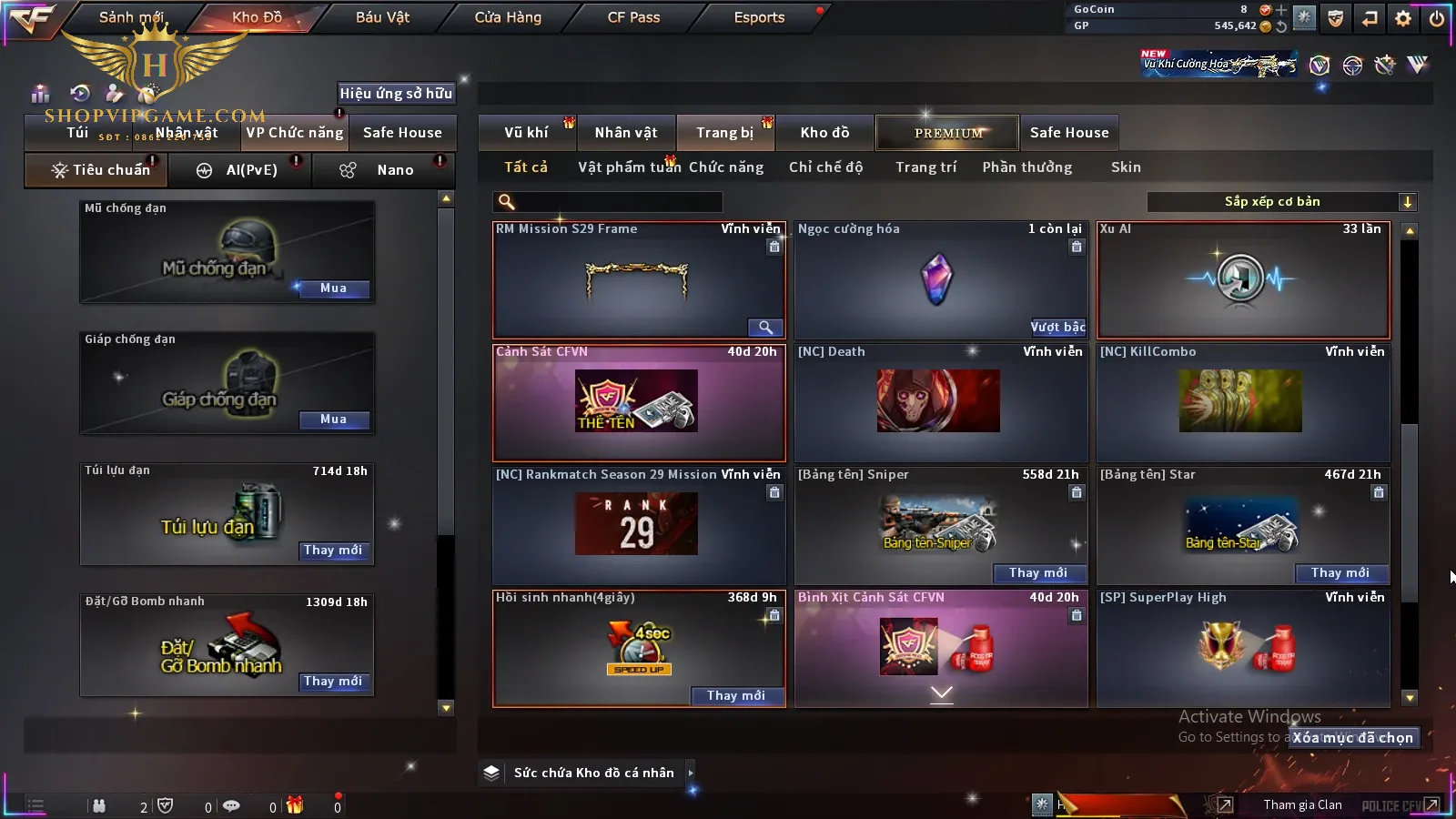The image size is (1456, 819).
Task: Switch to the Vũ khí tab
Action: pyautogui.click(x=526, y=133)
